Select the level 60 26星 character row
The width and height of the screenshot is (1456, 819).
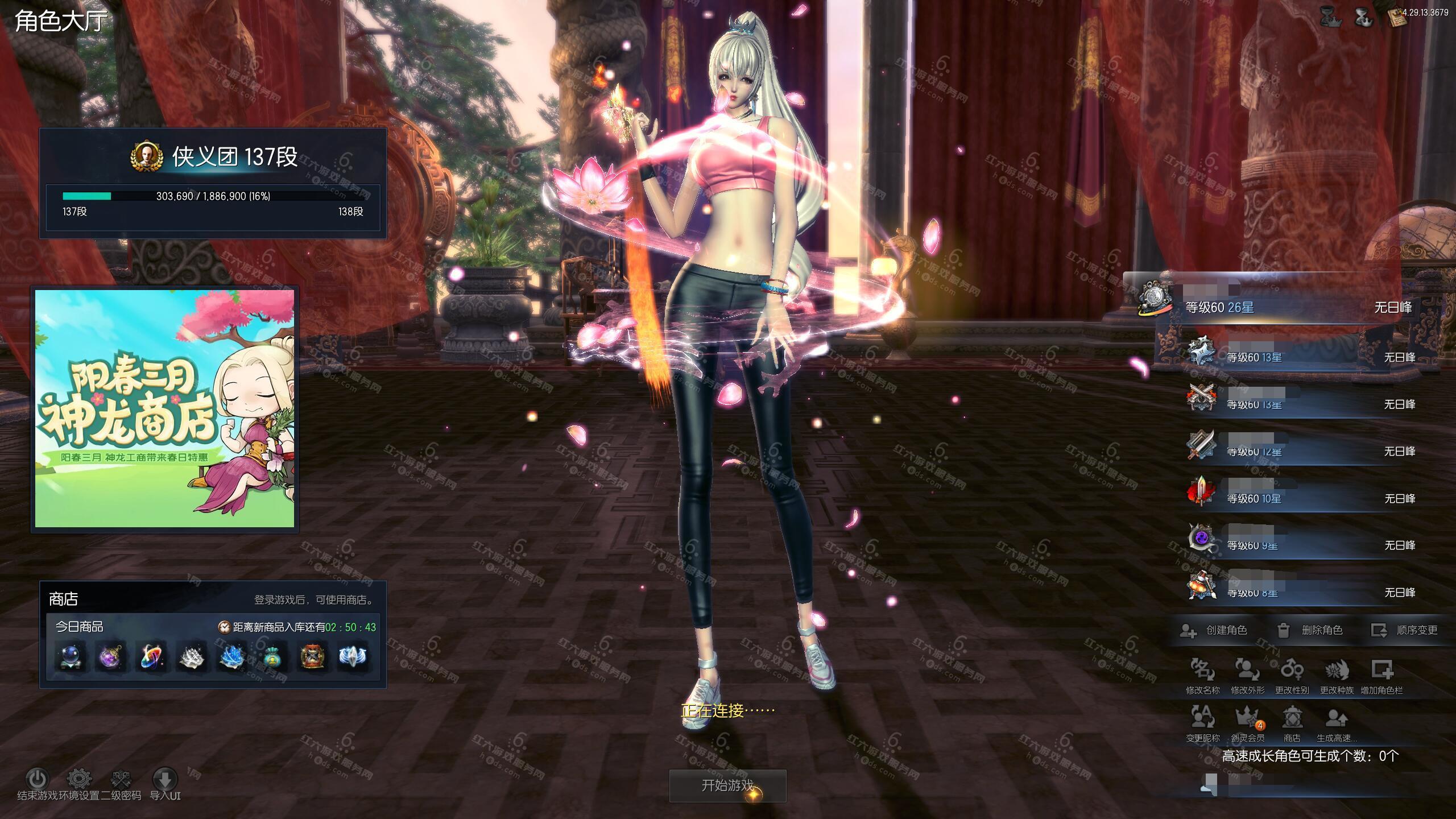pos(1274,307)
